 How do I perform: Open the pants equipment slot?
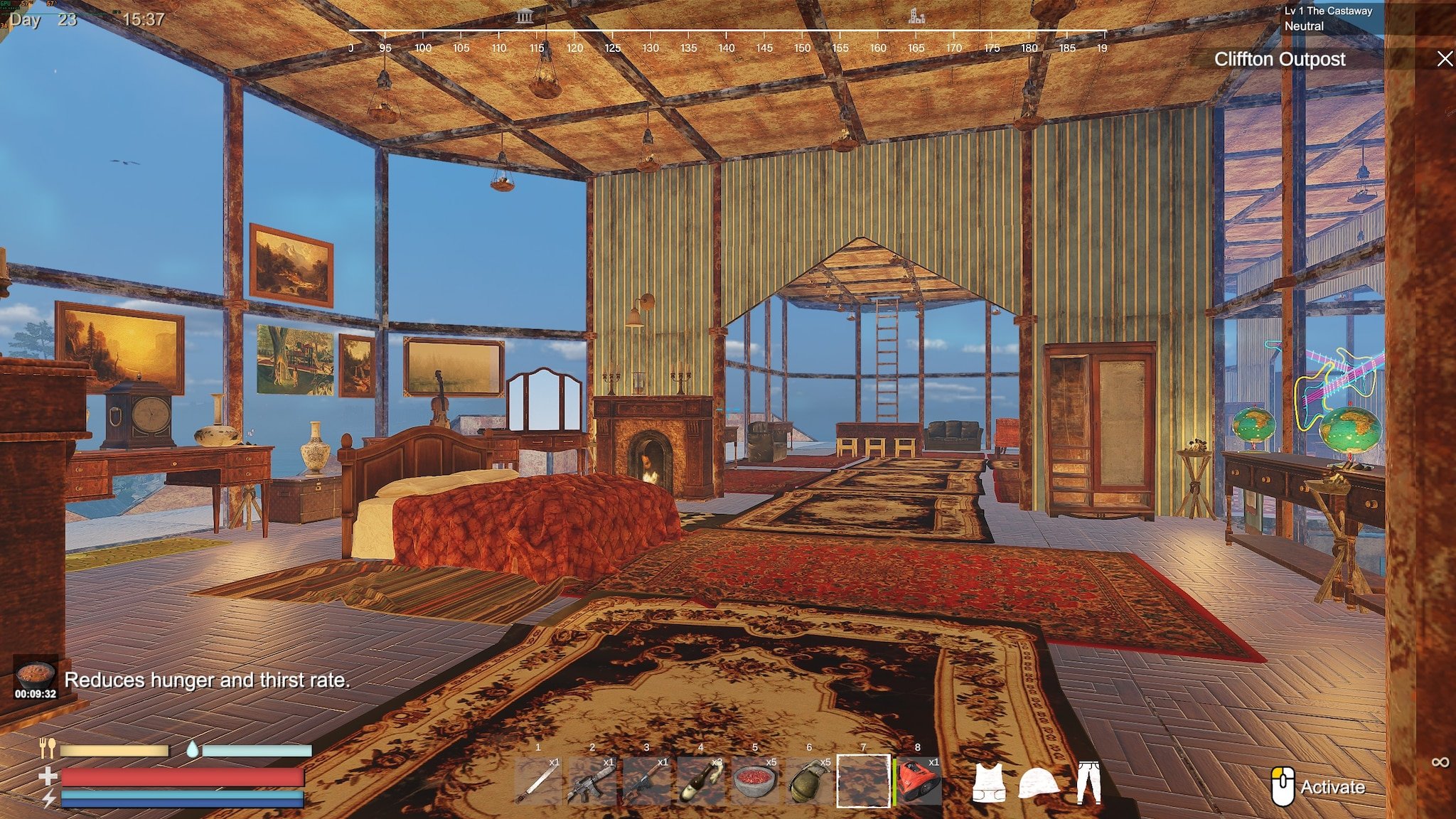click(1088, 783)
